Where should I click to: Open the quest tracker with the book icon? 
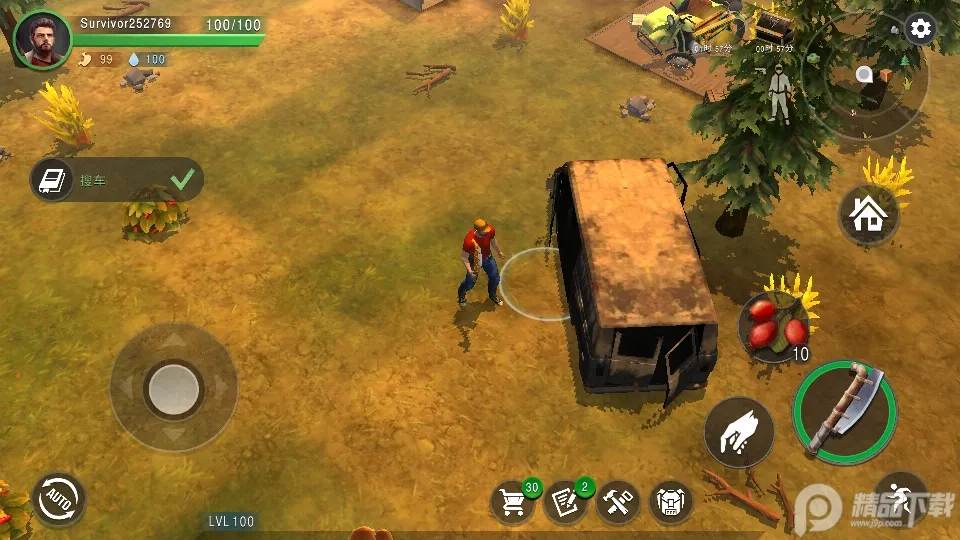49,180
